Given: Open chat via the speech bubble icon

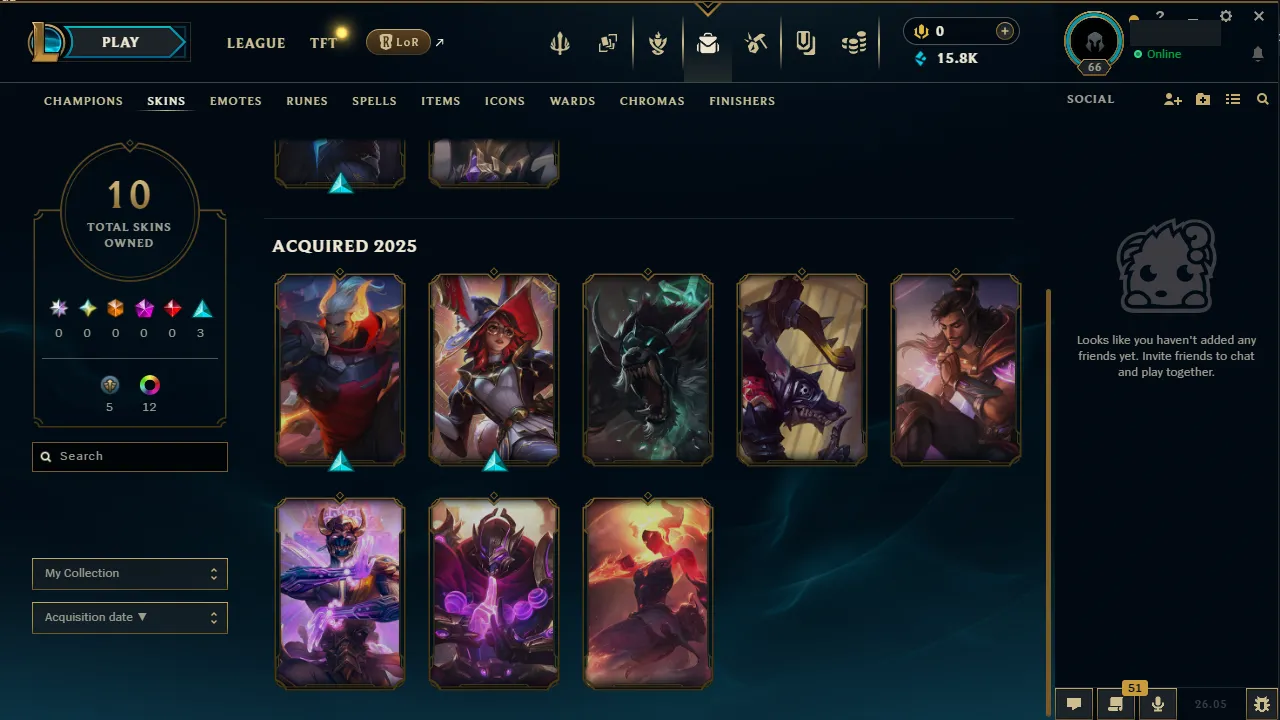Looking at the screenshot, I should pos(1073,703).
